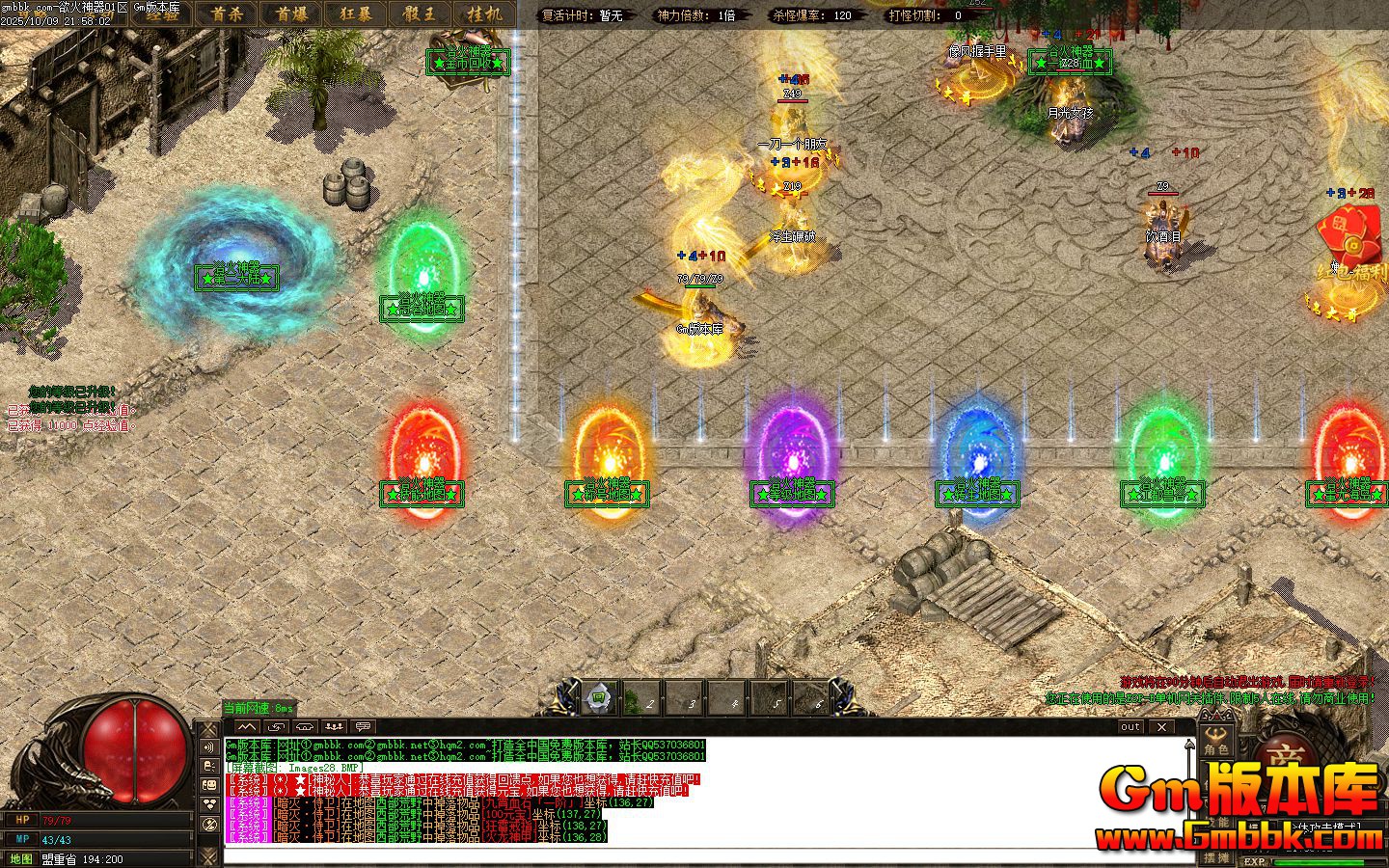Toggle the speaker sound icon near the chat

coord(209,746)
